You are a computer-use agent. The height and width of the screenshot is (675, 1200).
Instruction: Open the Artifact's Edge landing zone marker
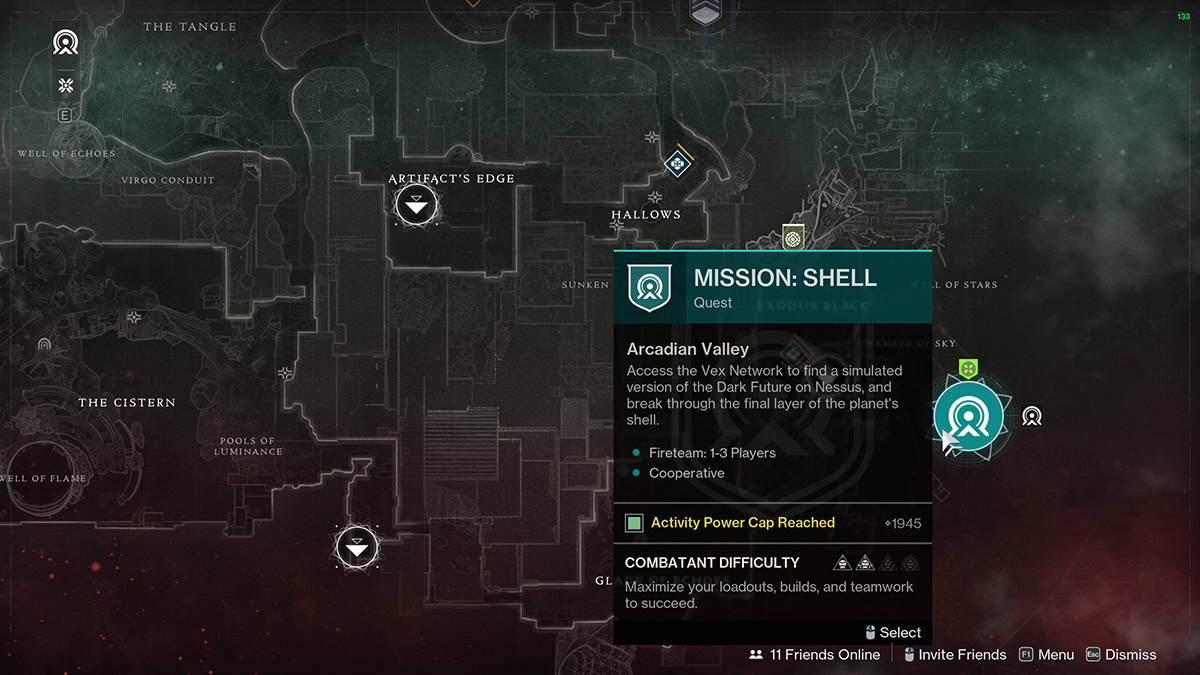point(416,206)
